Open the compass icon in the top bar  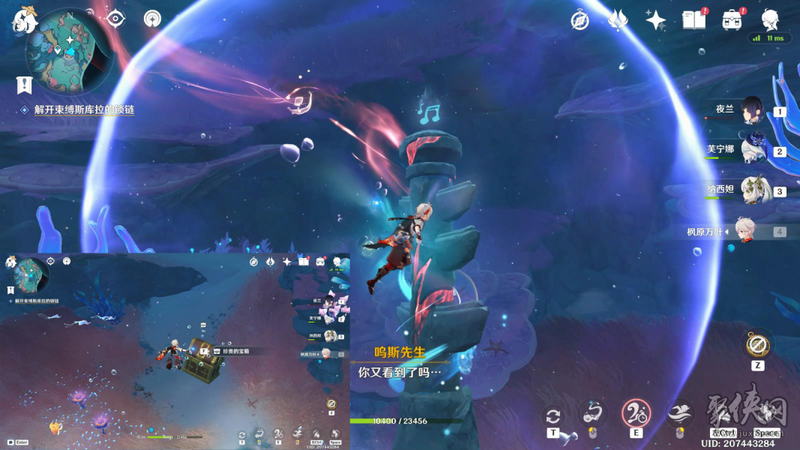580,20
